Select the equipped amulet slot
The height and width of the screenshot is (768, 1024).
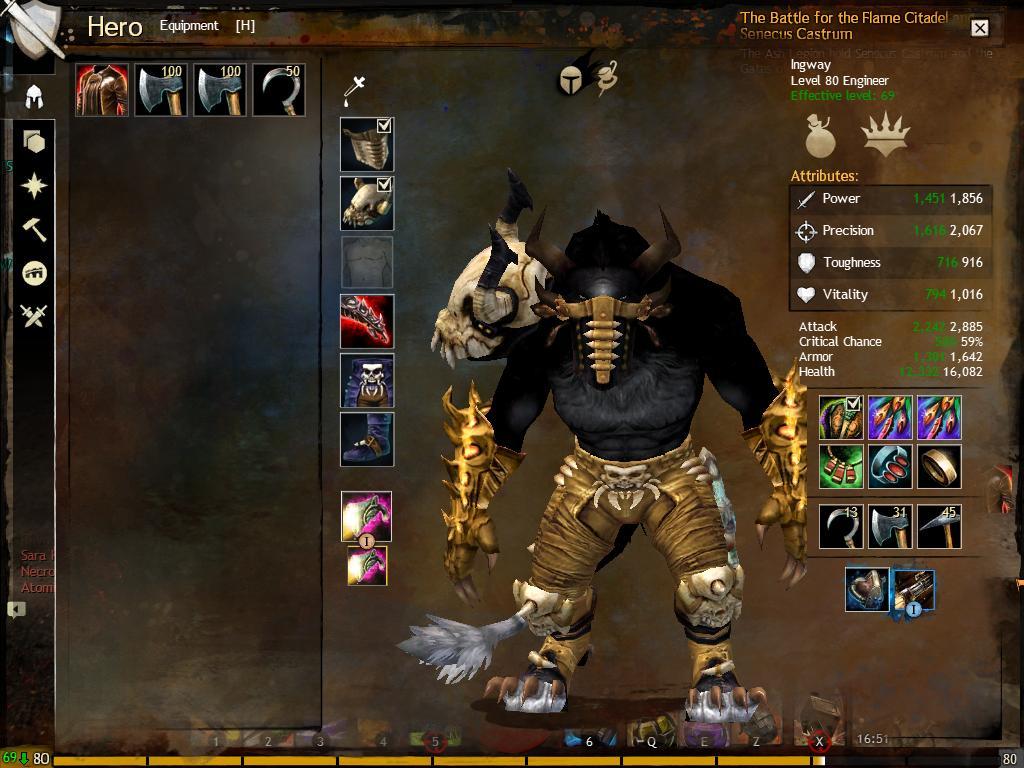tap(841, 467)
